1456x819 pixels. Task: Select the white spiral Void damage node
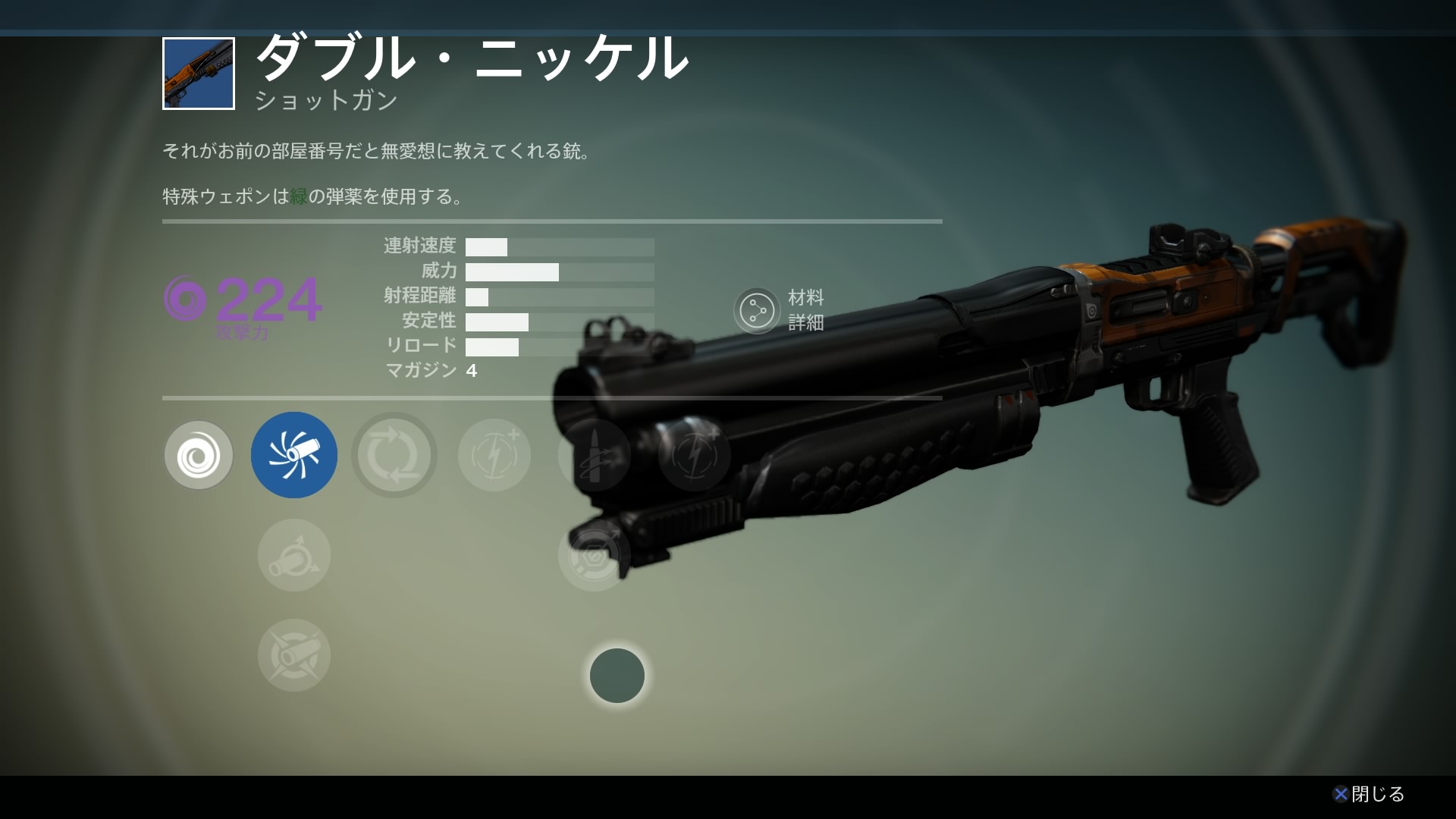199,455
